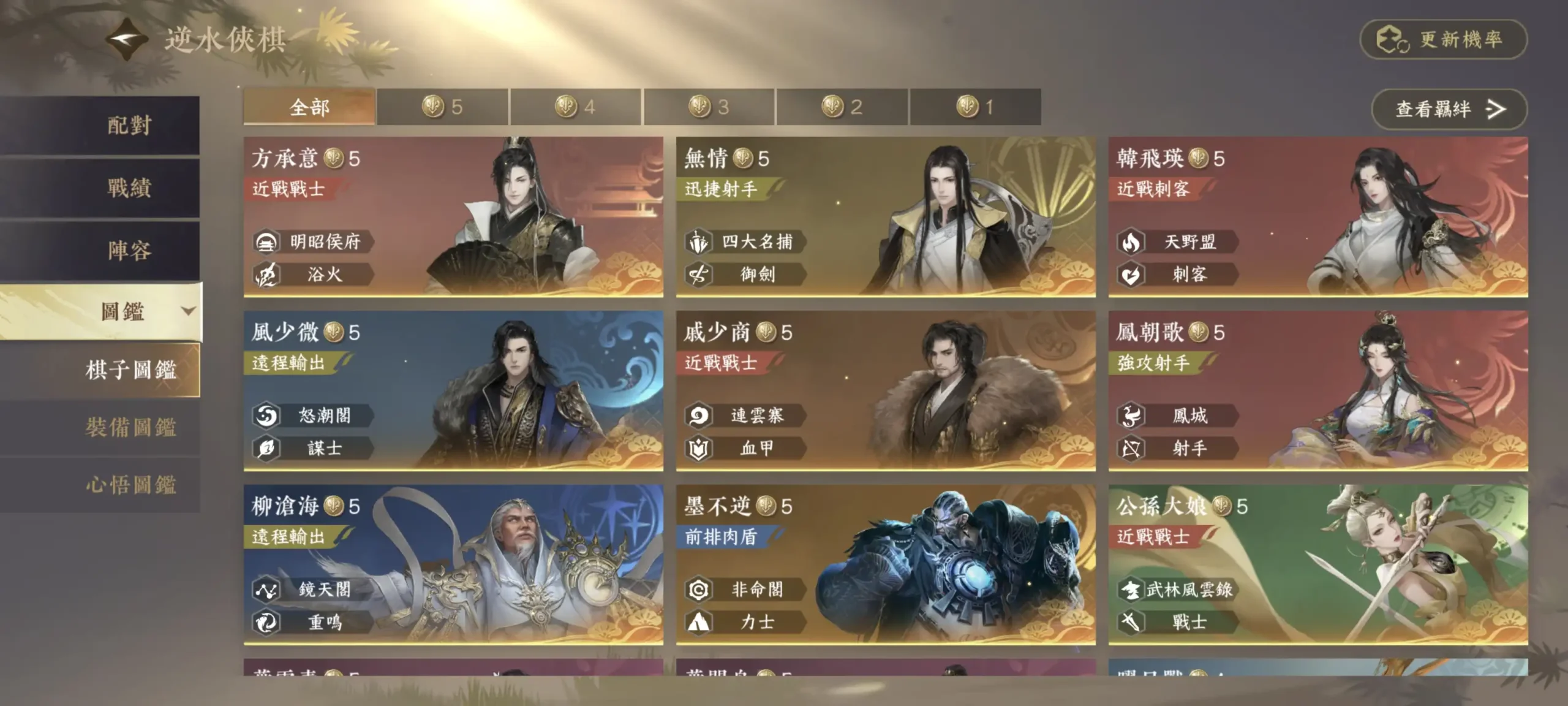
Task: Switch to the 全部 tab
Action: (x=309, y=106)
